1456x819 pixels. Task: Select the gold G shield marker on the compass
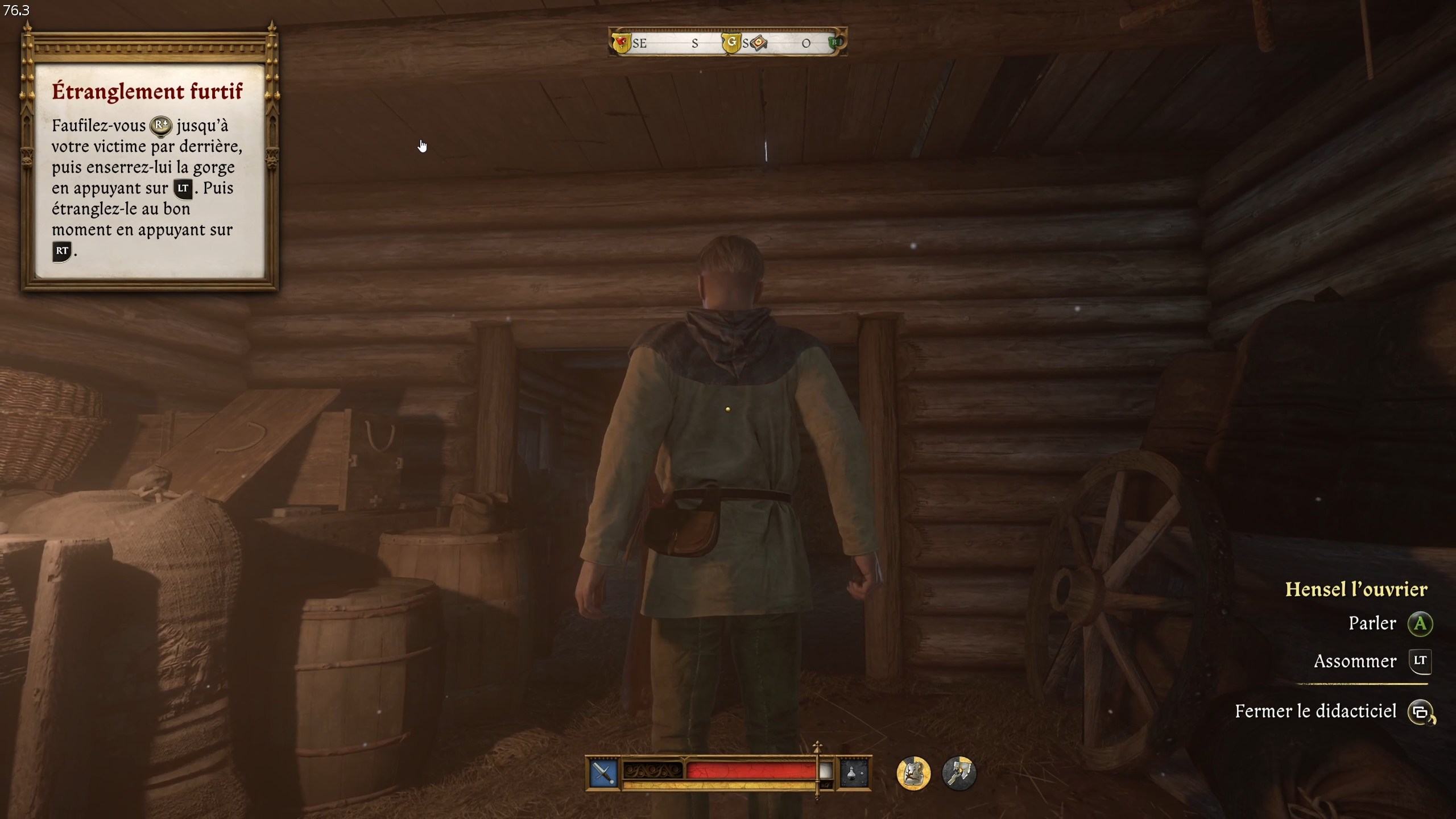point(733,42)
